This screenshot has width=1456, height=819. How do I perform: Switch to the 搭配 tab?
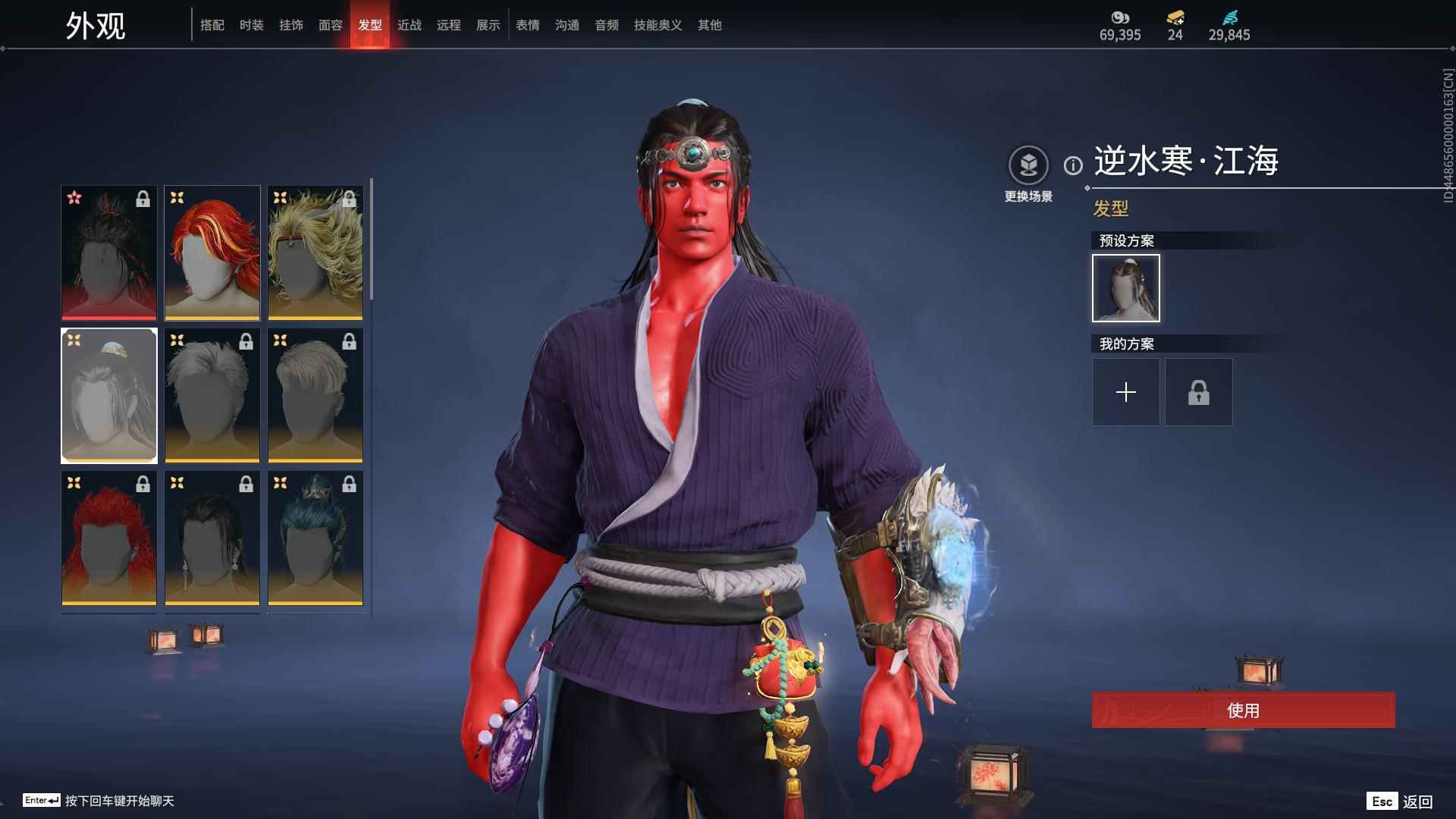pyautogui.click(x=212, y=25)
